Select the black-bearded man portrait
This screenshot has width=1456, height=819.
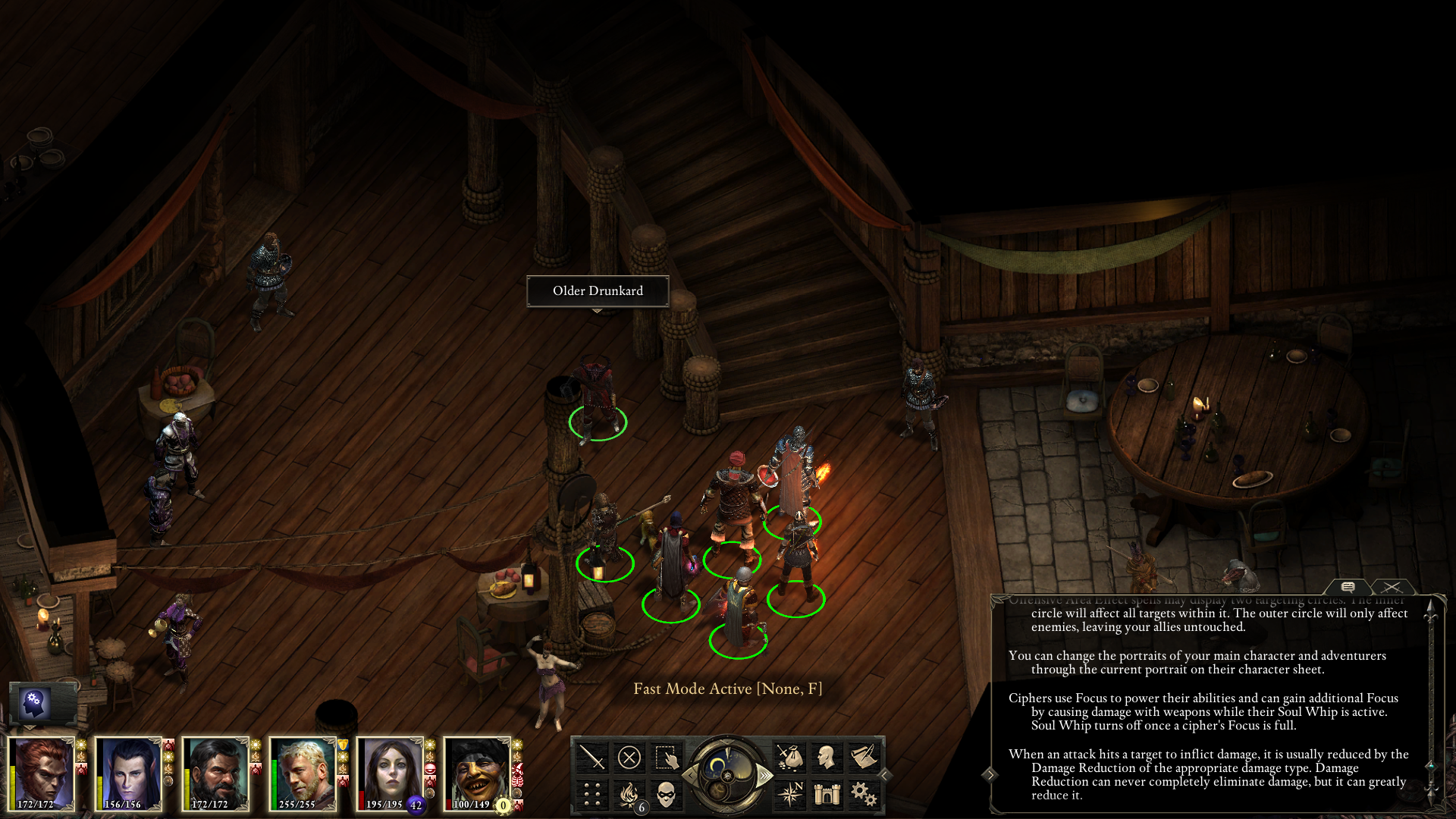[215, 773]
